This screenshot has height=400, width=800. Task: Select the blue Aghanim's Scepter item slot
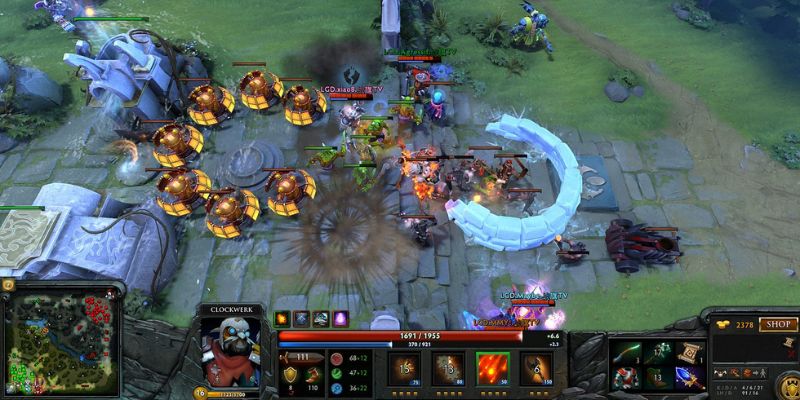coord(690,377)
